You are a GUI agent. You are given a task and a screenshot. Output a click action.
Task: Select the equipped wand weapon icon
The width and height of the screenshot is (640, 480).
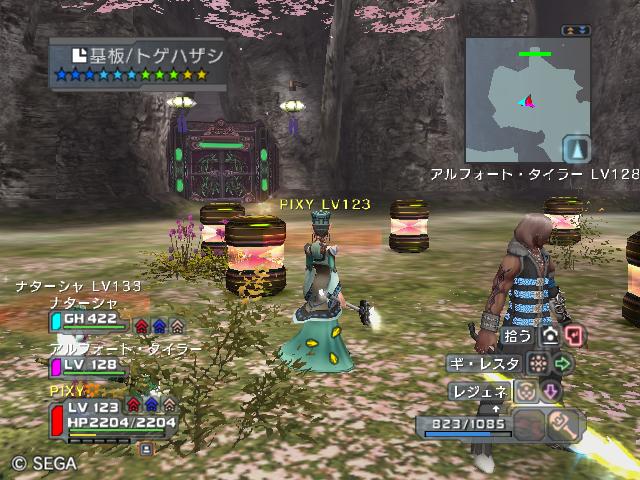[565, 424]
